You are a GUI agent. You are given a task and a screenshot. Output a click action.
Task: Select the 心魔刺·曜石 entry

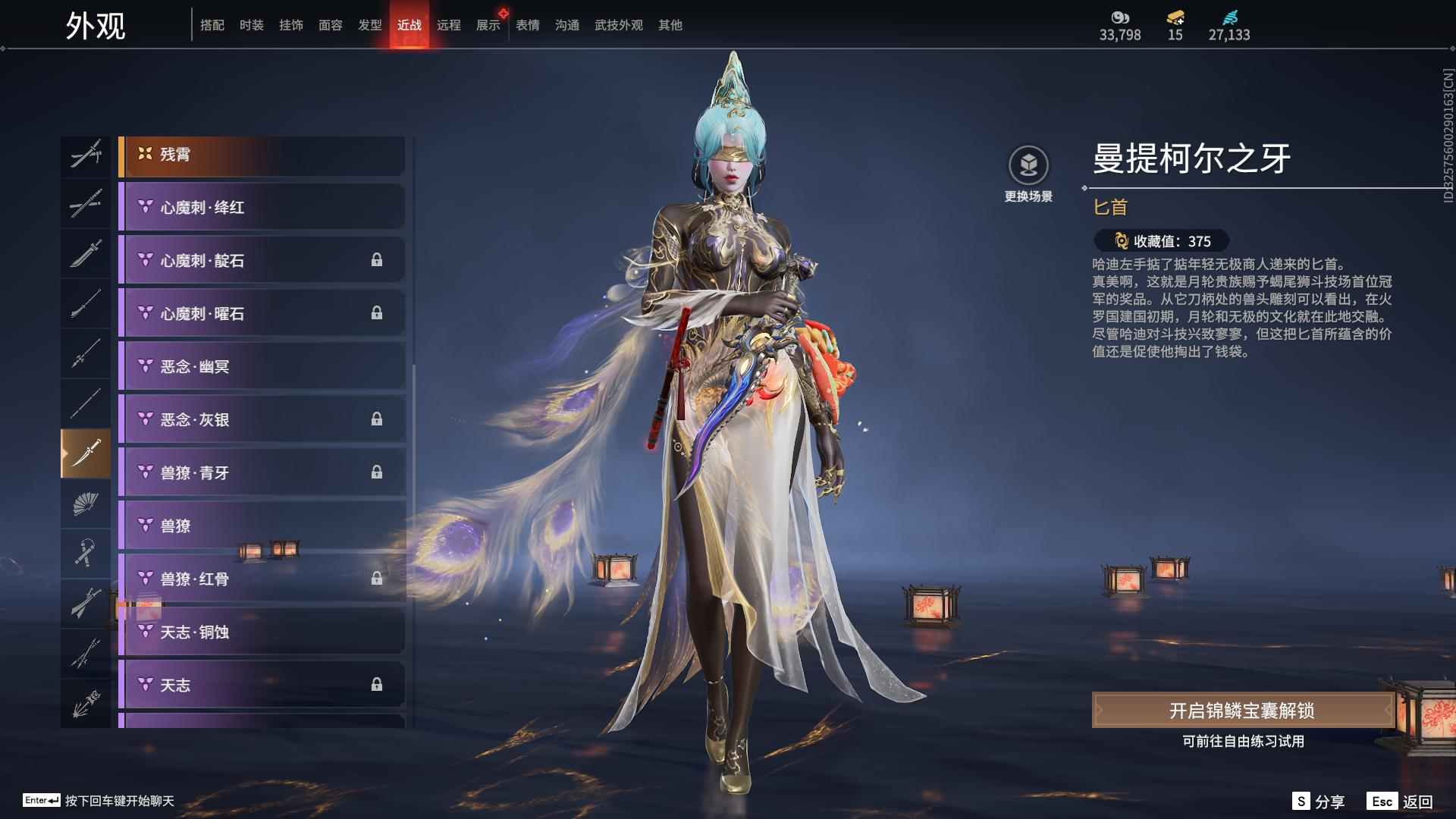tap(262, 313)
